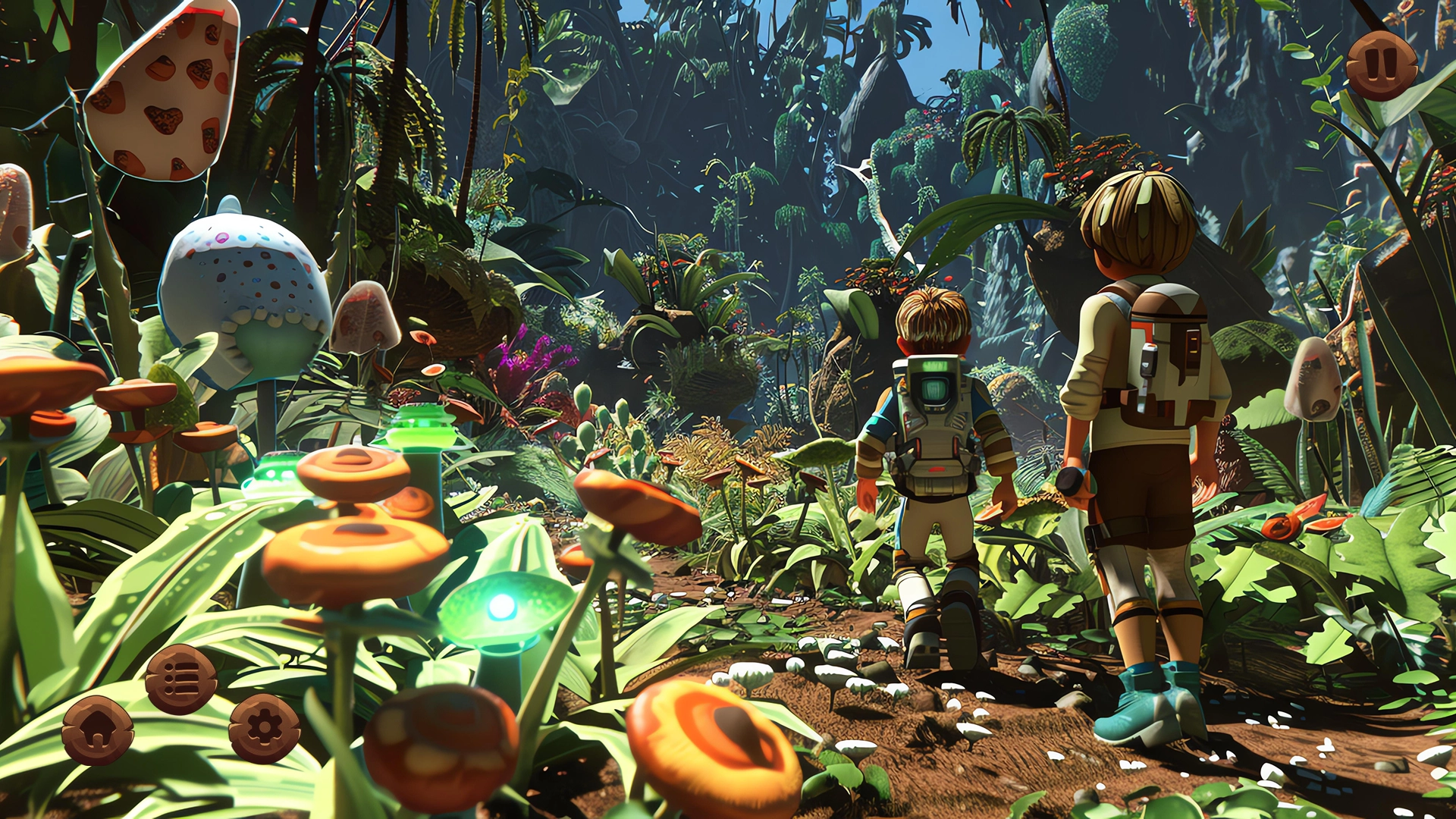Open settings with the gear button
The height and width of the screenshot is (819, 1456).
(x=264, y=728)
